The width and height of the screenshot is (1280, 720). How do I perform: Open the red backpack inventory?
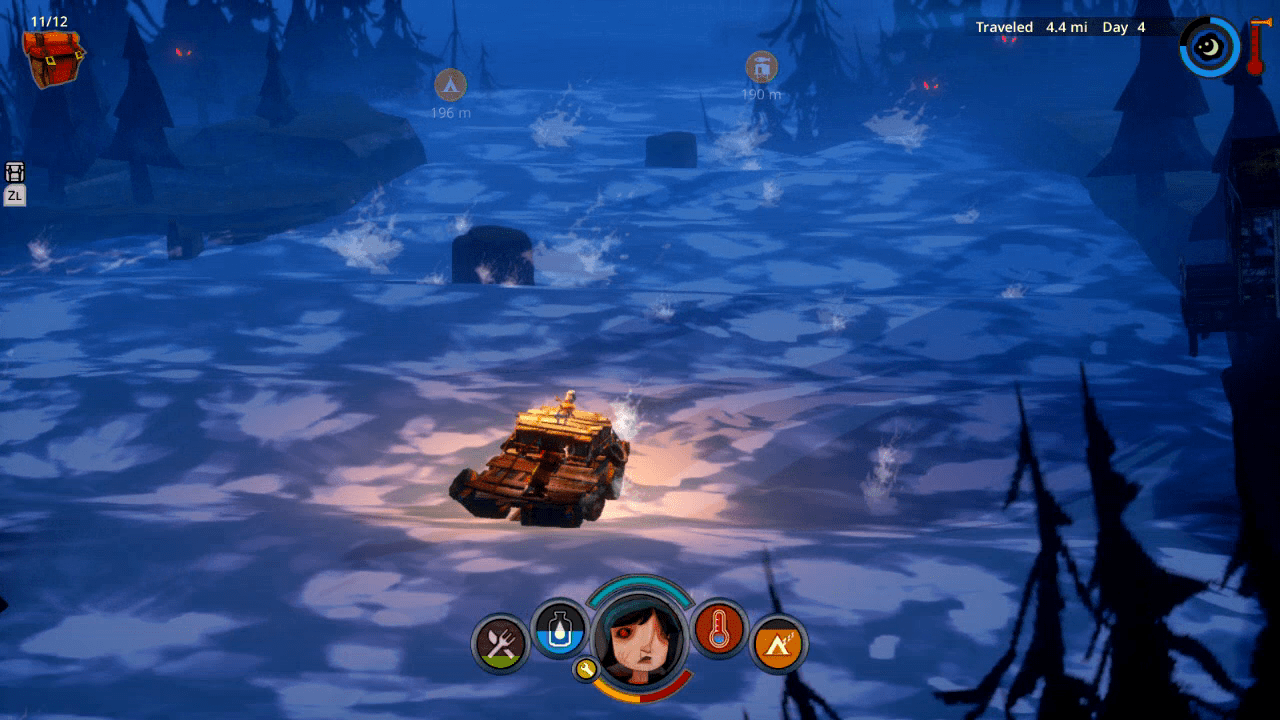click(x=53, y=56)
